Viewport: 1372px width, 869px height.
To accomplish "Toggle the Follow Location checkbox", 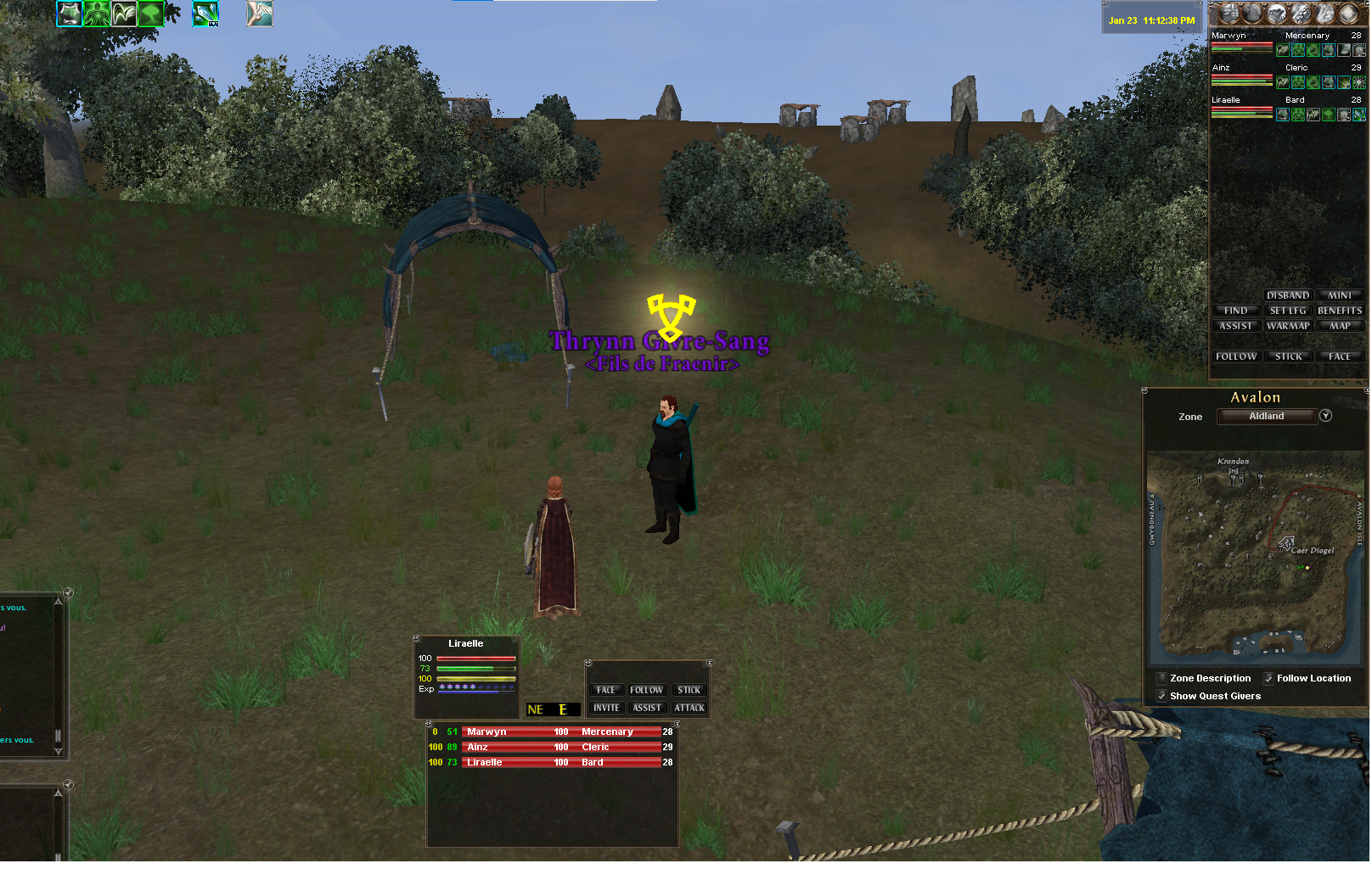I will [1268, 678].
